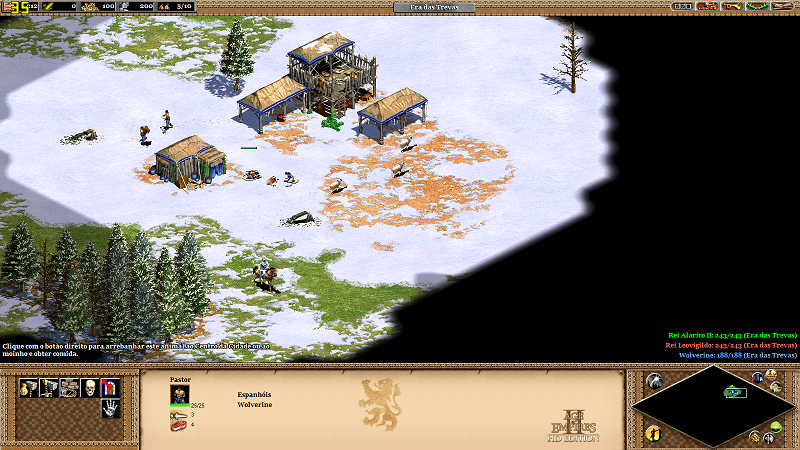Activate the garrison command flag icon

(108, 387)
